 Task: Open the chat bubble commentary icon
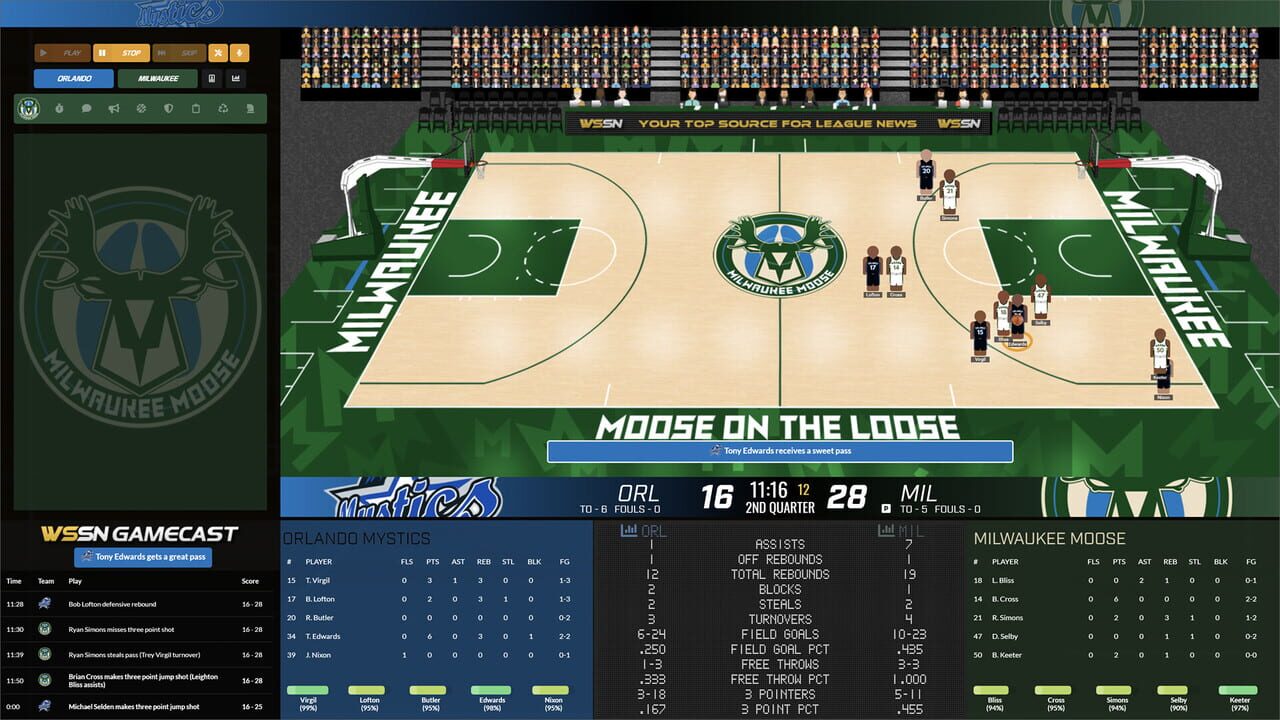[86, 109]
